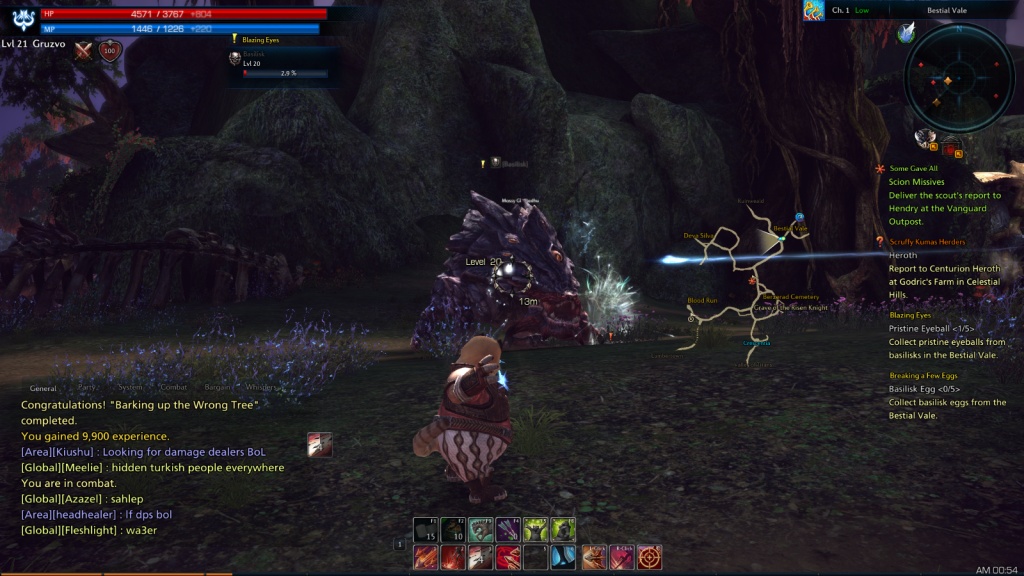Select the Scruffy Kumas Herders quest
Image resolution: width=1024 pixels, height=576 pixels.
coord(927,242)
